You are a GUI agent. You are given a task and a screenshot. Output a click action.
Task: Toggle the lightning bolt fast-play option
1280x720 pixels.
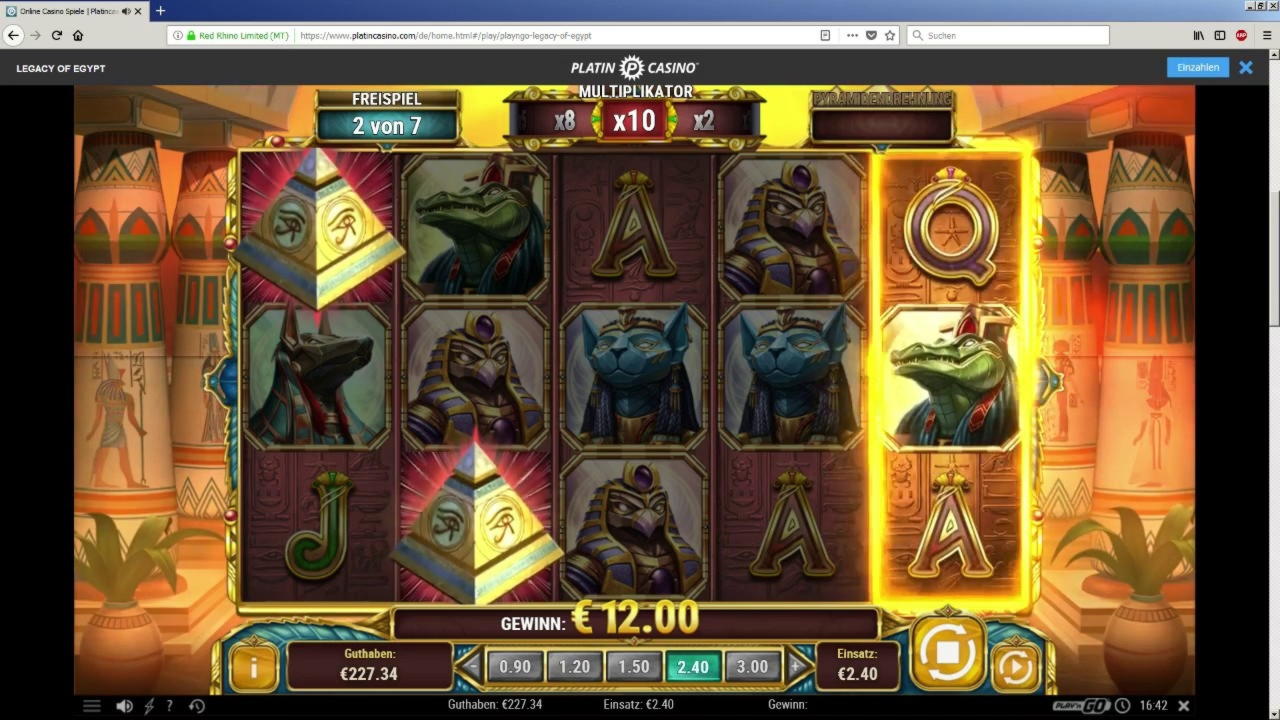[149, 705]
